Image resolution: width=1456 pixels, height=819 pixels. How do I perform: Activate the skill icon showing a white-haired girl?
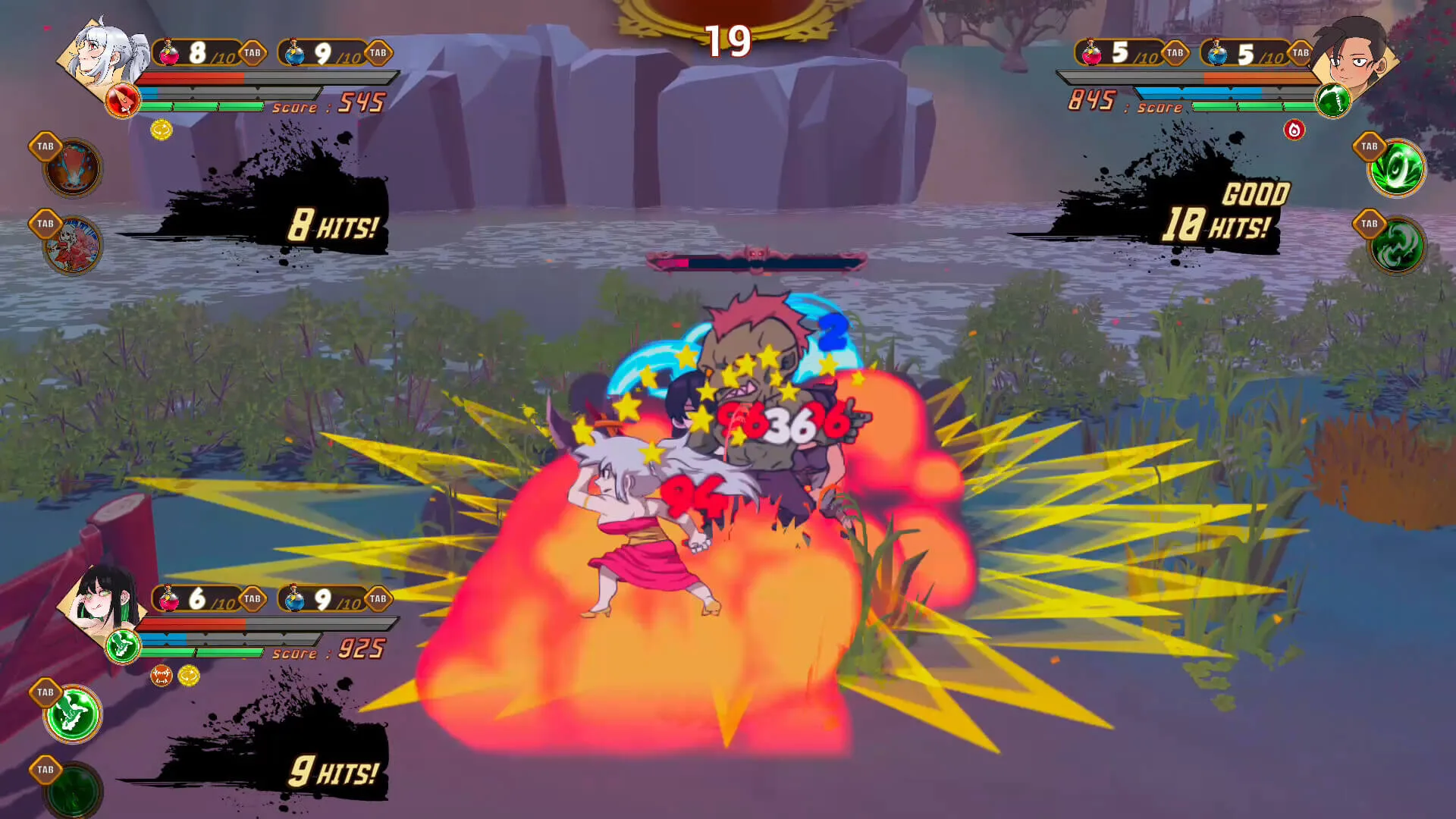coord(74,245)
